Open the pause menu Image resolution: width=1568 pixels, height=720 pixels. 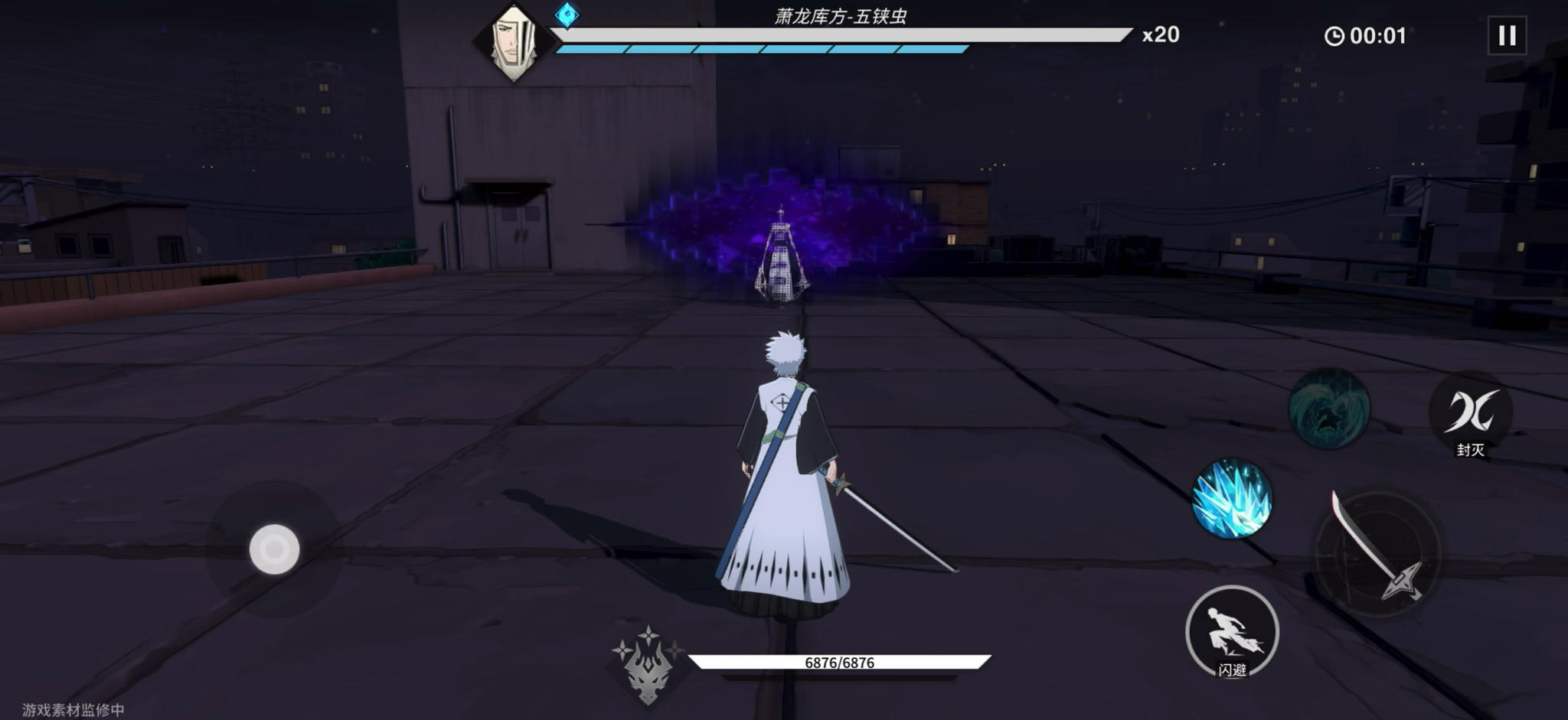point(1508,33)
